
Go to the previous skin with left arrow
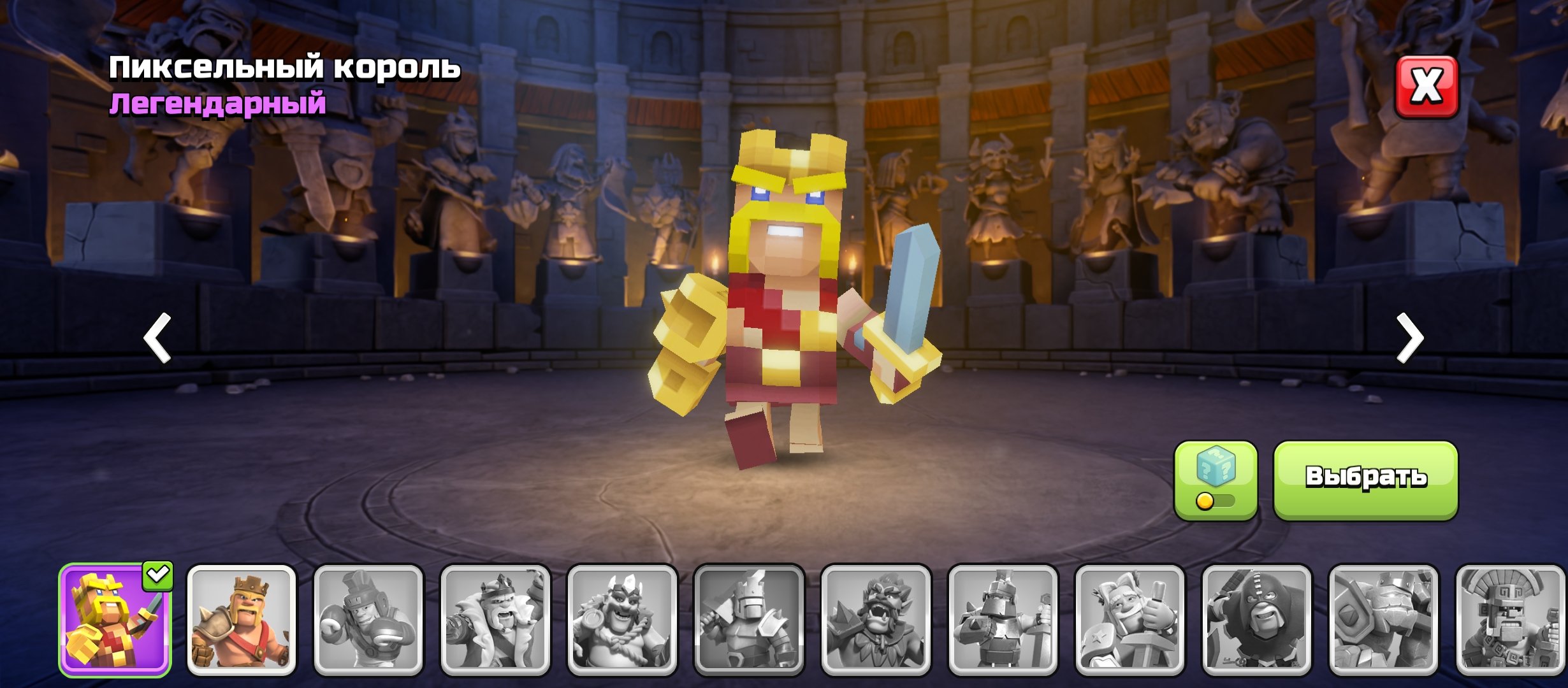click(x=157, y=338)
